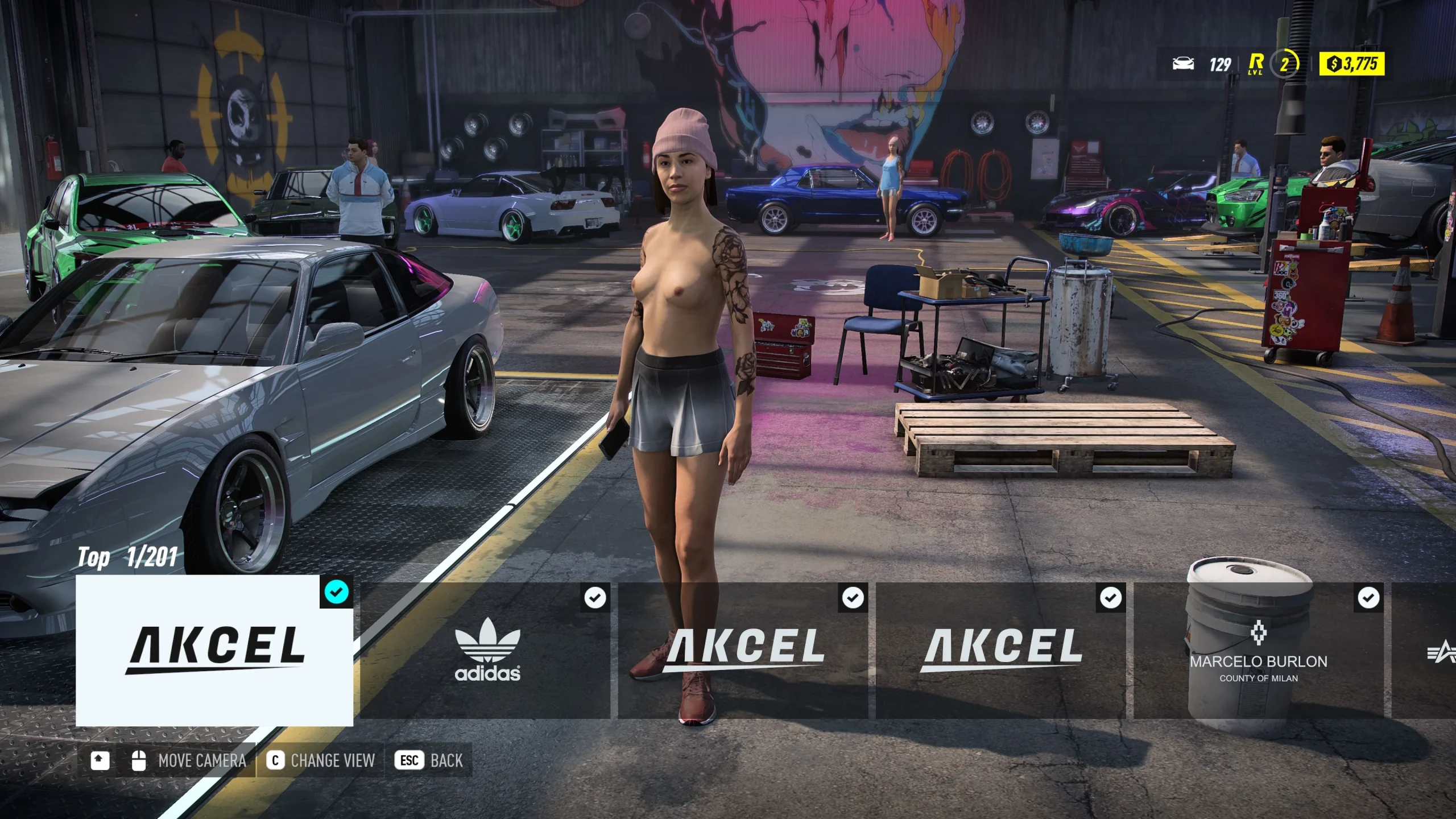Pick the Marcelo Burlon County of Milan top
This screenshot has width=1456, height=819.
(1258, 650)
